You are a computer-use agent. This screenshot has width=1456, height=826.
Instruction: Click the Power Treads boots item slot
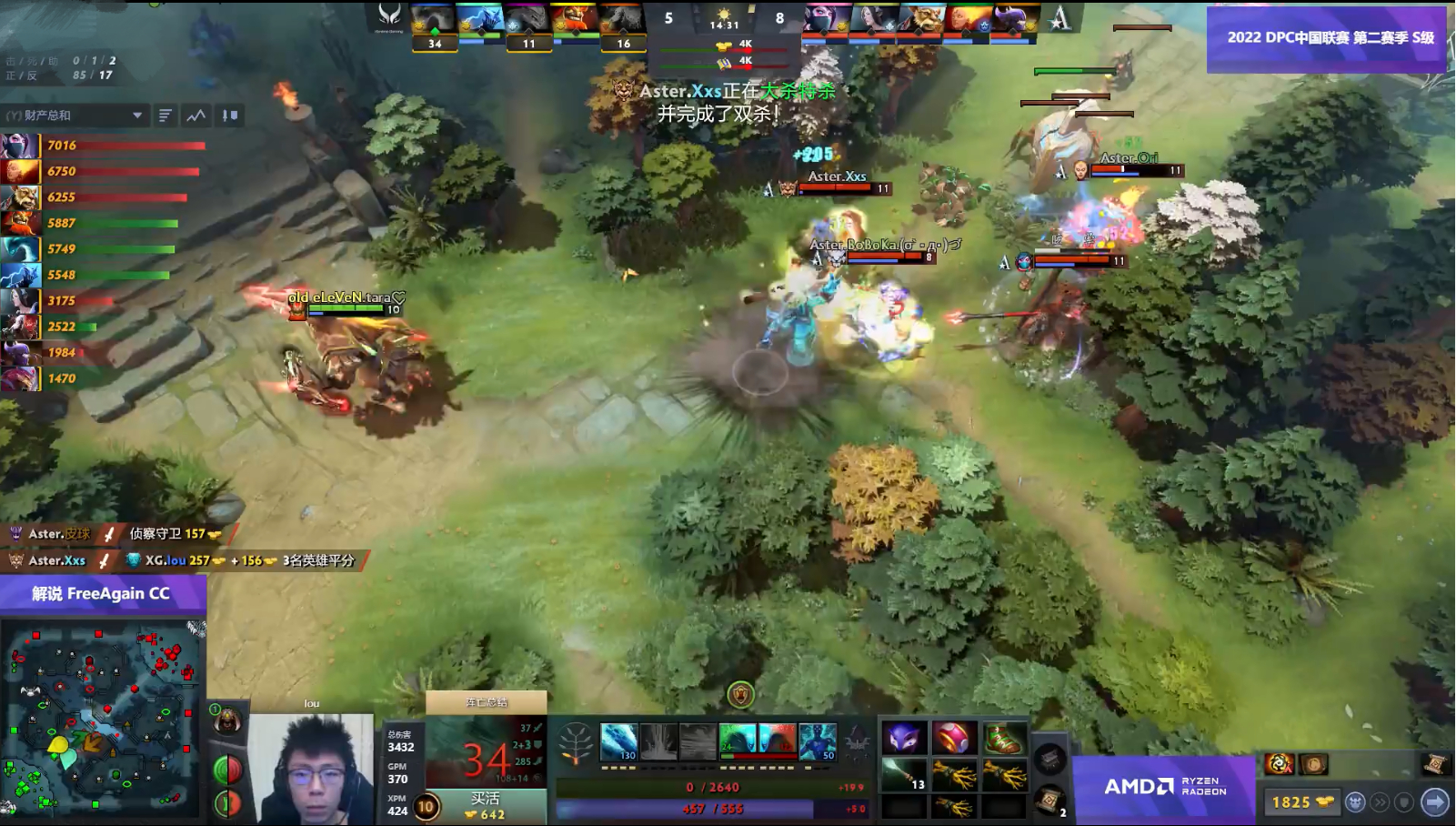coord(1004,737)
